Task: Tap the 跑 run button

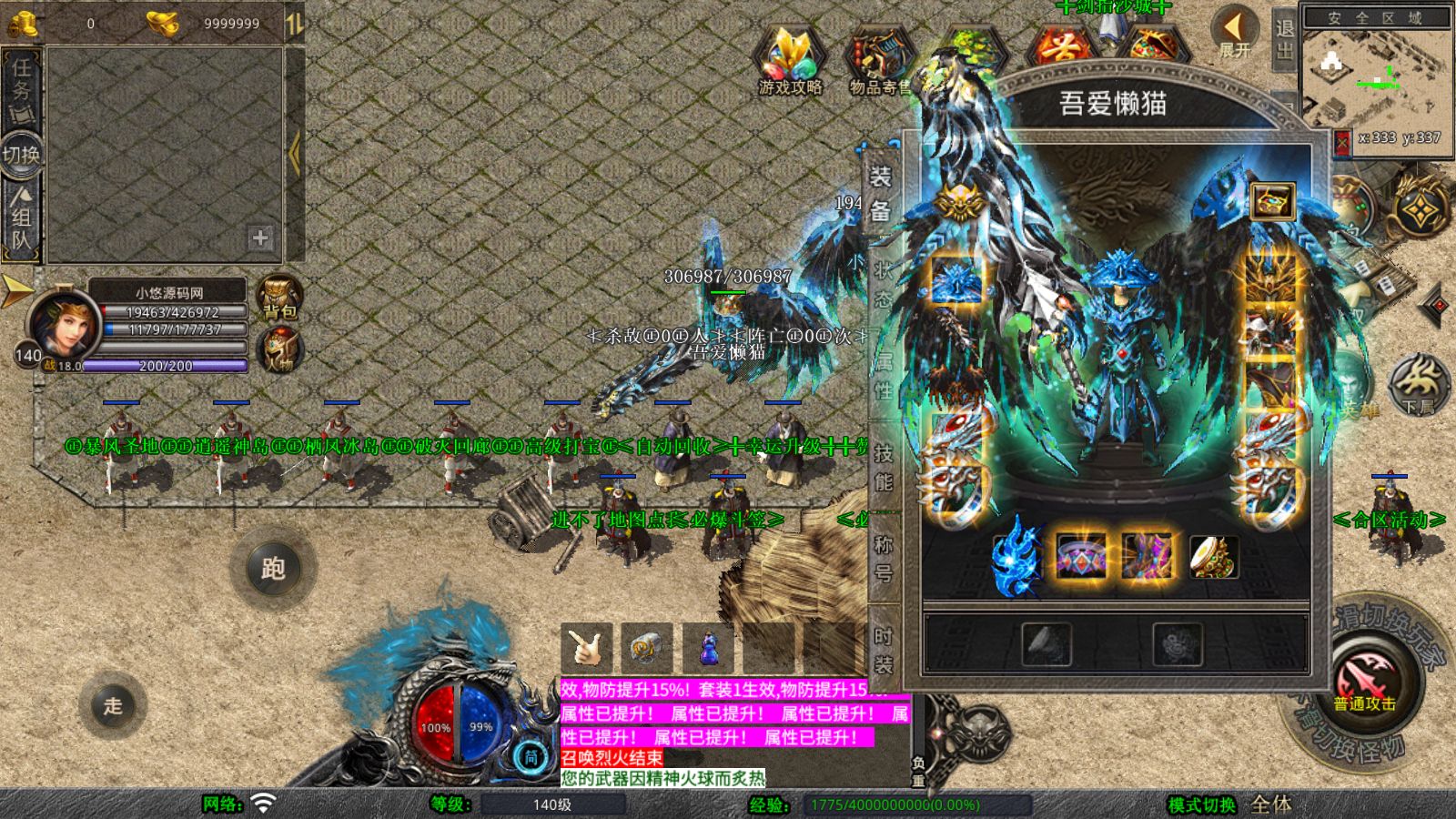Action: coord(272,569)
